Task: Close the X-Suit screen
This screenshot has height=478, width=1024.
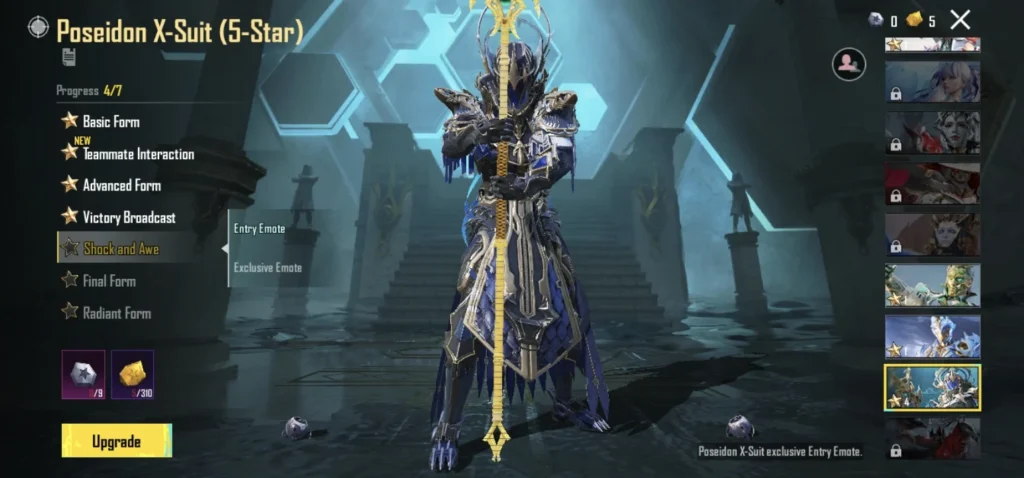Action: 960,19
